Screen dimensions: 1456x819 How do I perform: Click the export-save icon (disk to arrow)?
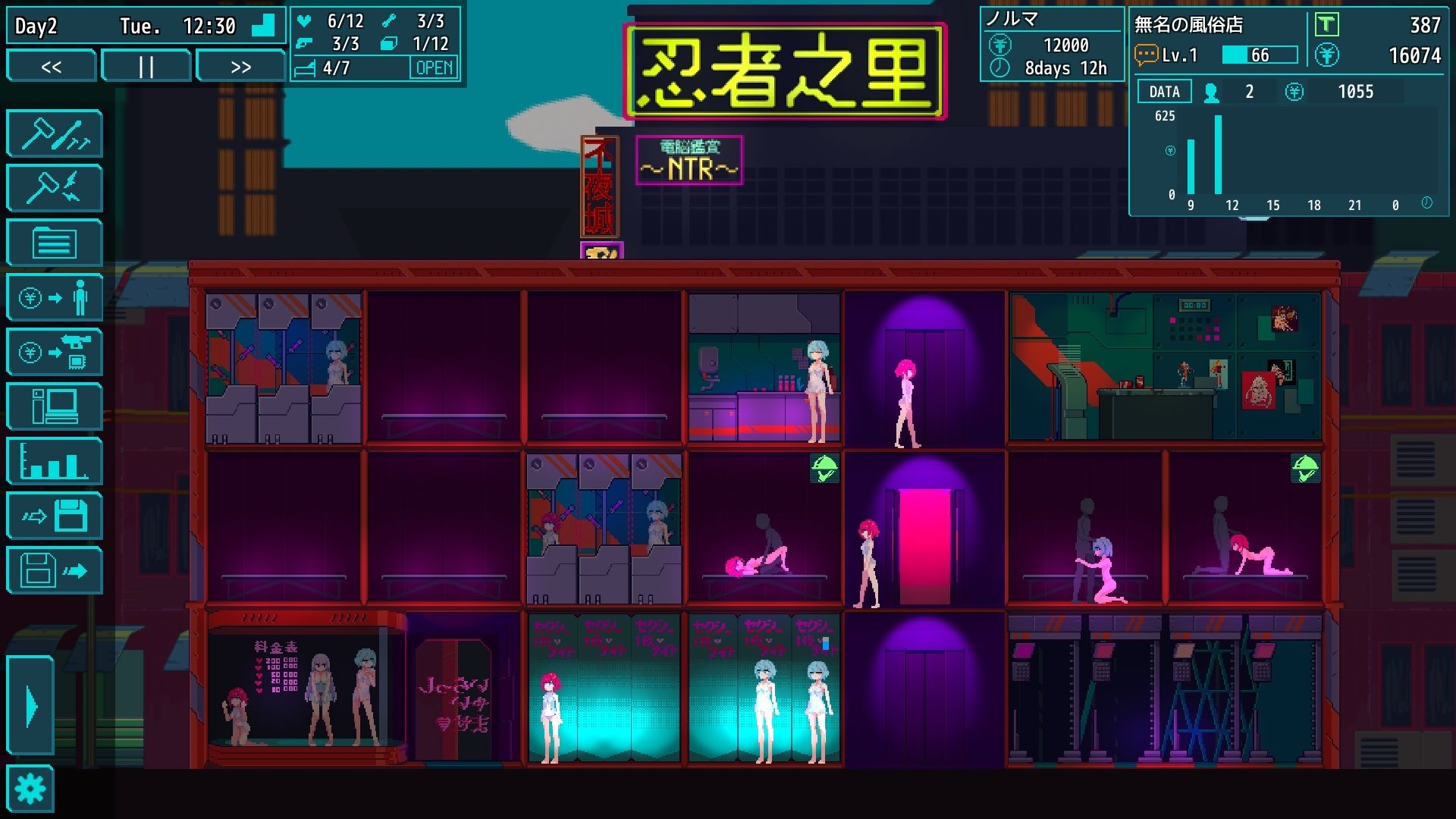click(x=54, y=571)
